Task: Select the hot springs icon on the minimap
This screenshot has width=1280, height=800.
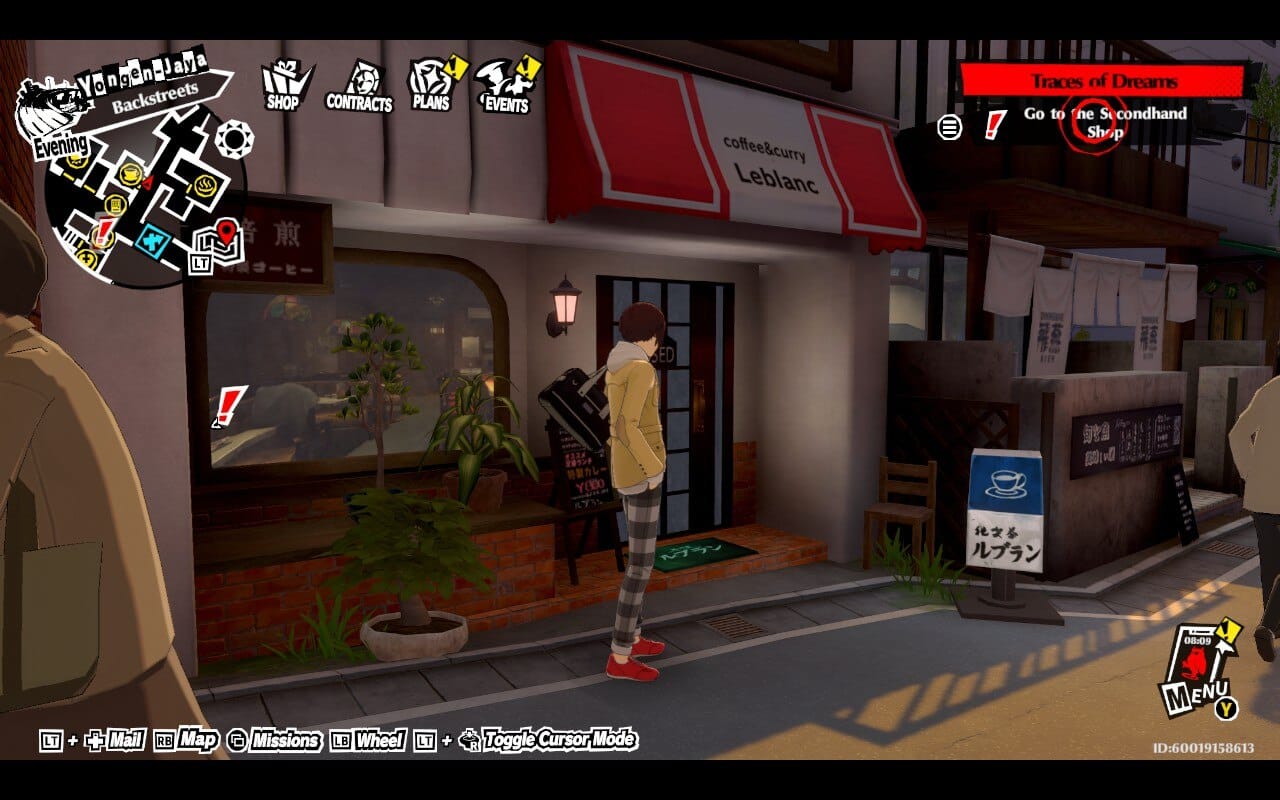Action: 204,185
